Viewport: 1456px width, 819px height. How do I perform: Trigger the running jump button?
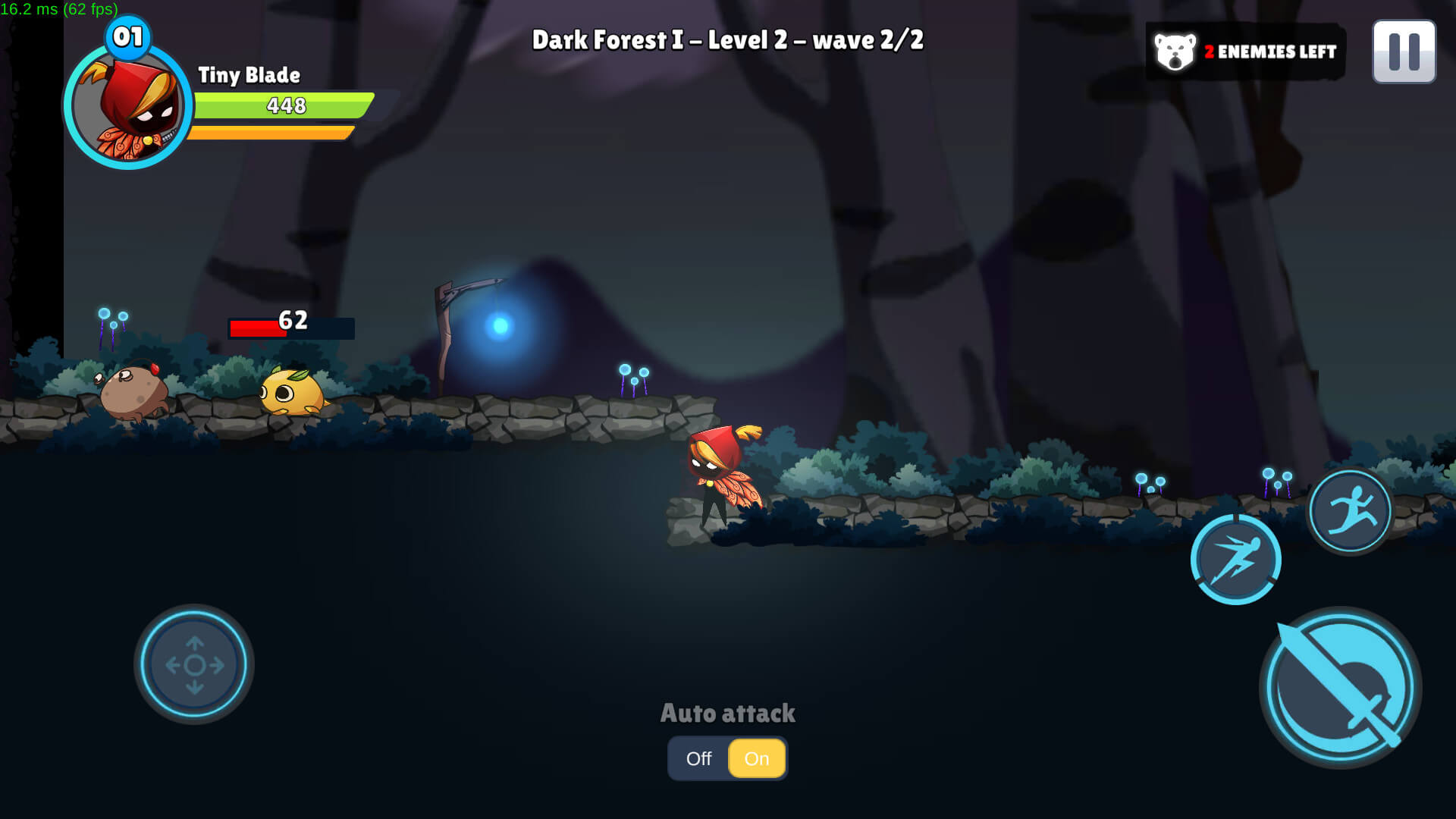pos(1350,510)
